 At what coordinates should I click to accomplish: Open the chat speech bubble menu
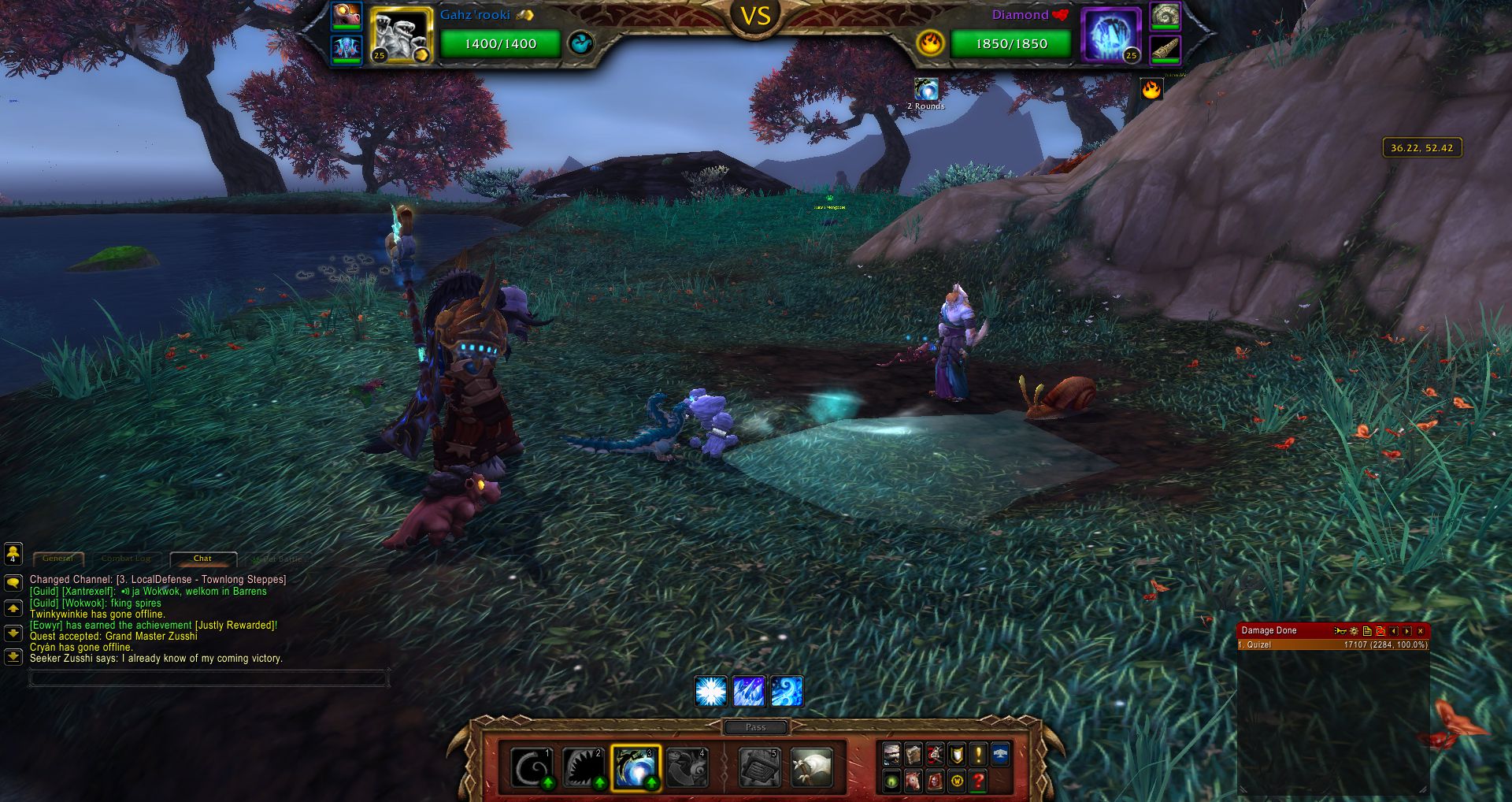click(x=13, y=584)
